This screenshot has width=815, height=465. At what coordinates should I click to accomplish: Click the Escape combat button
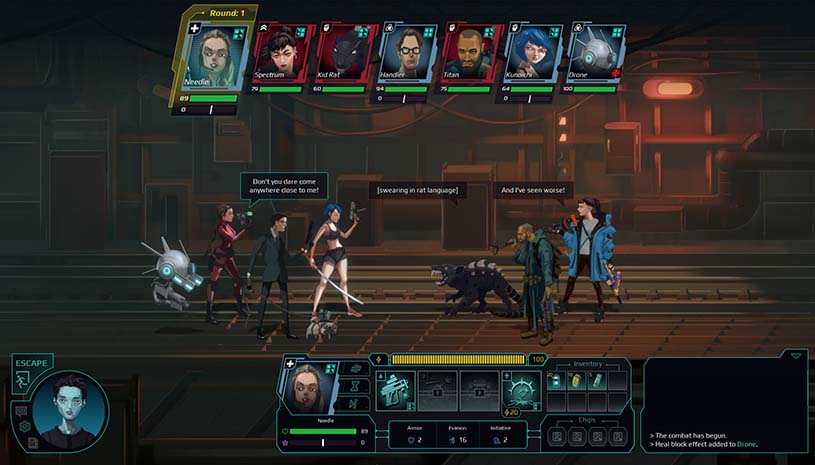[21, 379]
